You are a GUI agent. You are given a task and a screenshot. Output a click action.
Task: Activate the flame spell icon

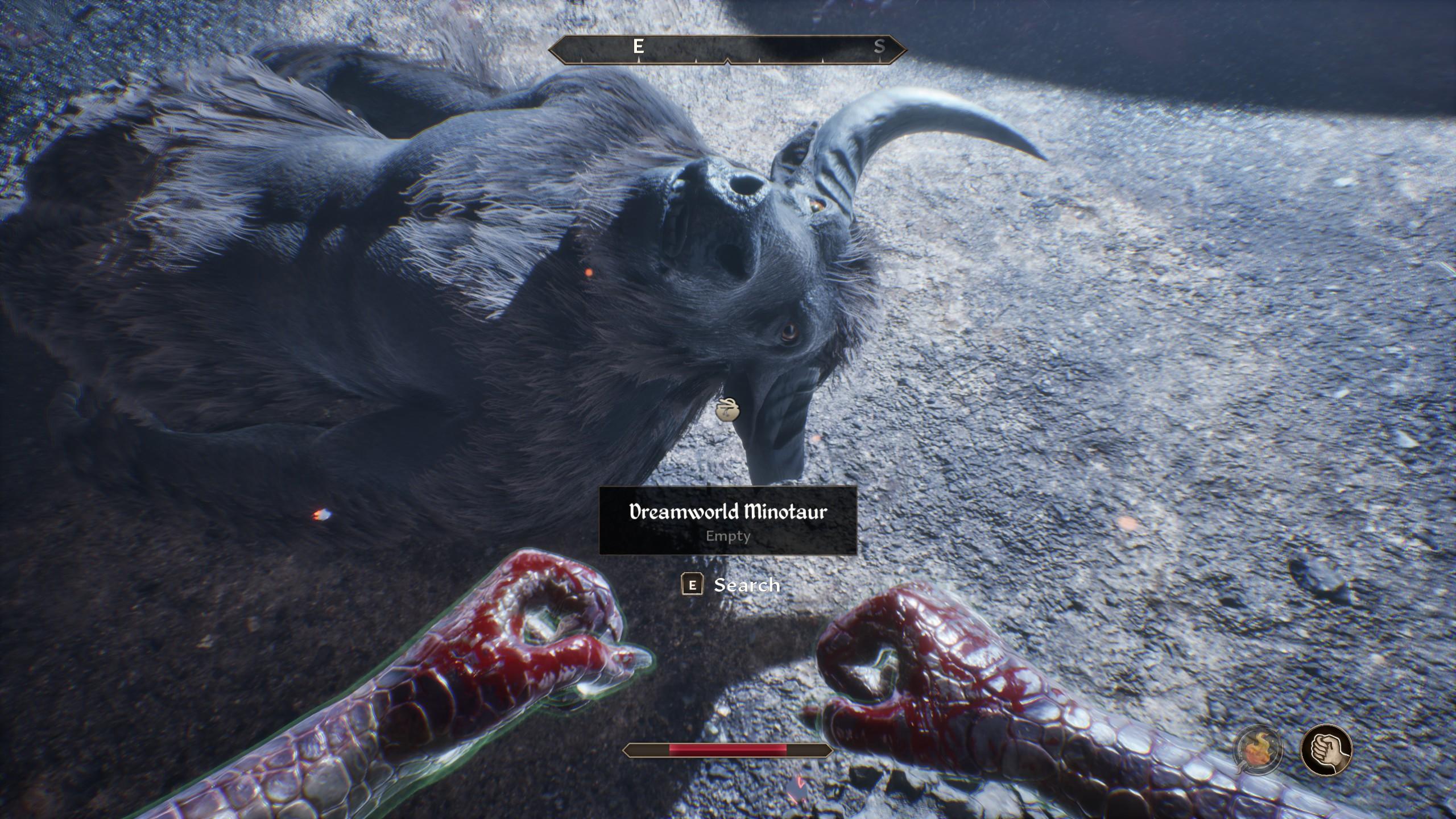pyautogui.click(x=1258, y=748)
